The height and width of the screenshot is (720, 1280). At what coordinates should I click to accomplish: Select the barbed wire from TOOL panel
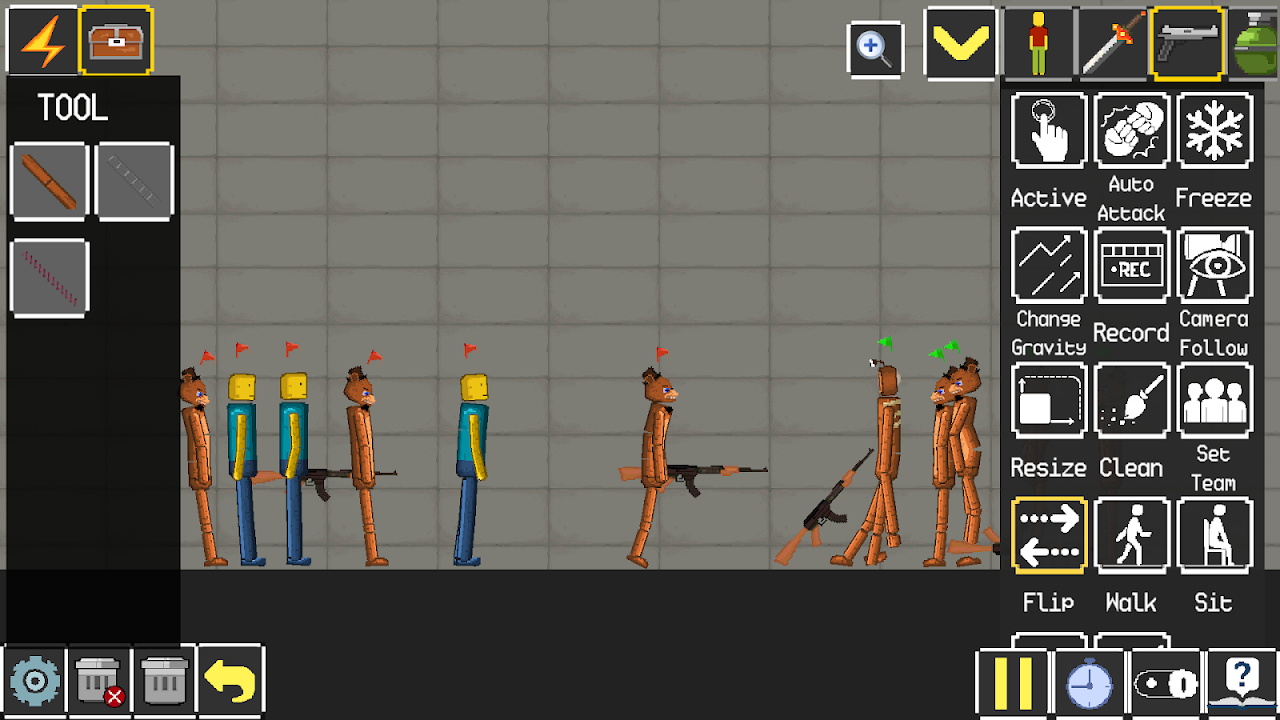click(48, 276)
